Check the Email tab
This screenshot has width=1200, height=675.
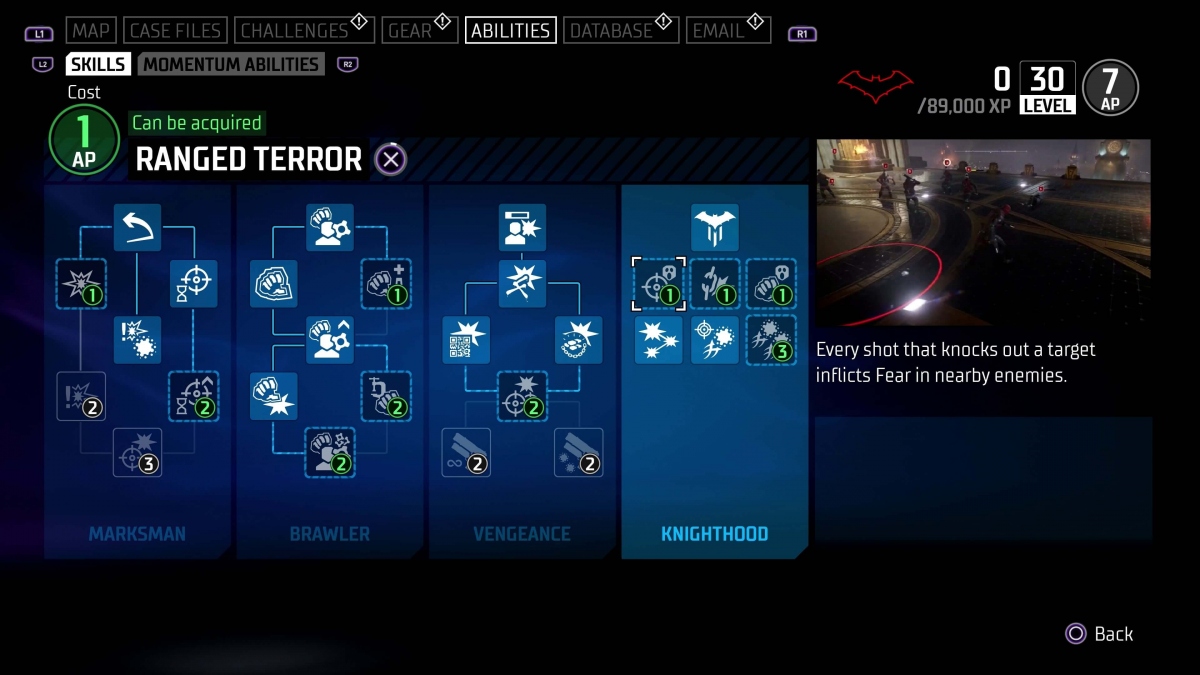719,31
